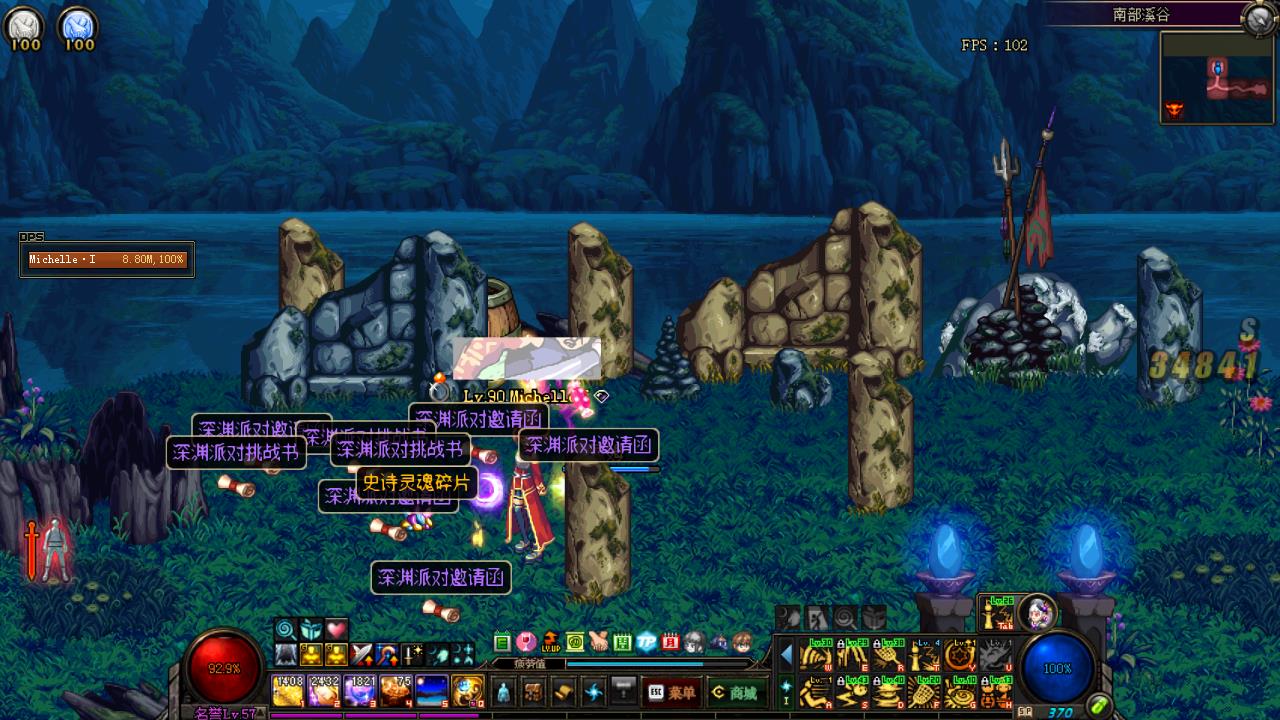The width and height of the screenshot is (1280, 720).
Task: Trigger the Lv.26 skill bound to Tab
Action: coord(996,613)
